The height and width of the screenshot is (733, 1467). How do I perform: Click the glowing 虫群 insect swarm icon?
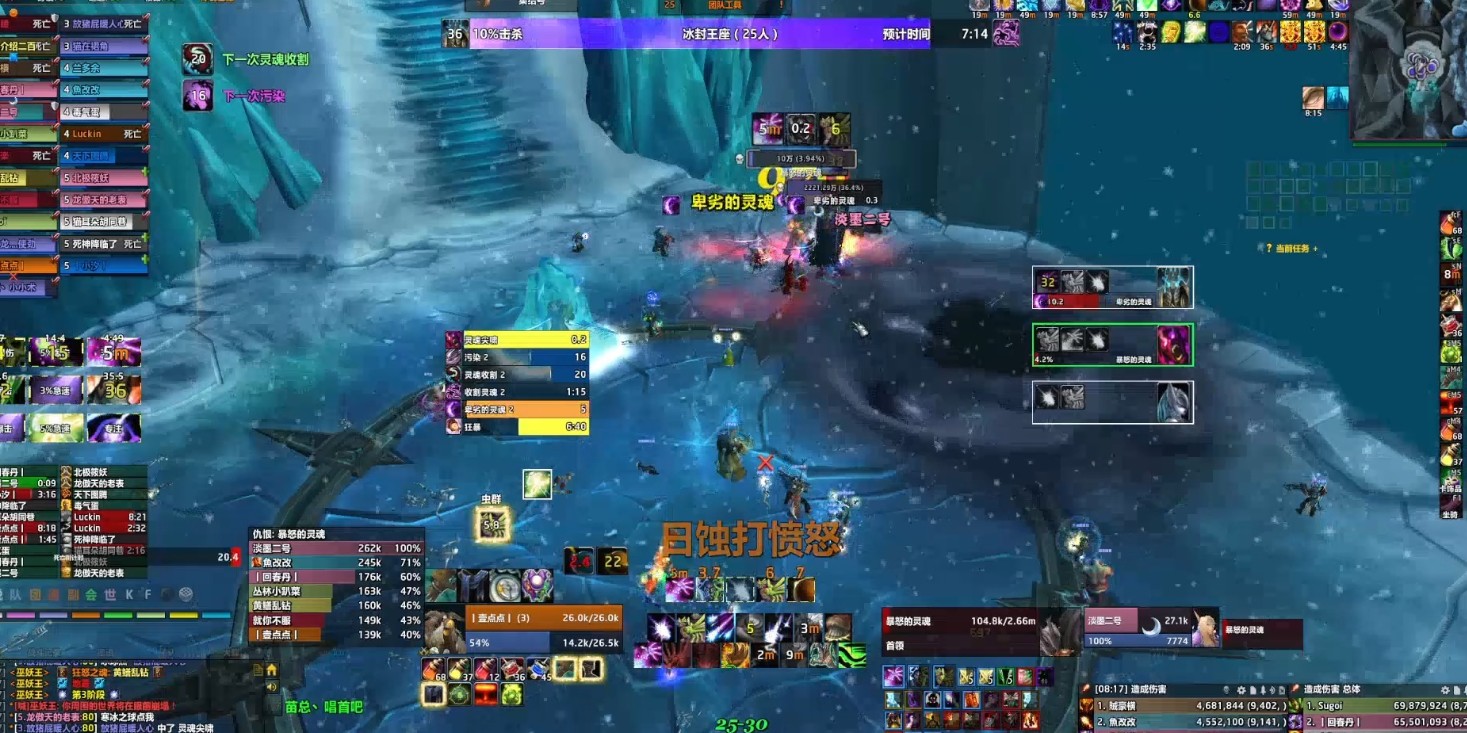point(492,523)
